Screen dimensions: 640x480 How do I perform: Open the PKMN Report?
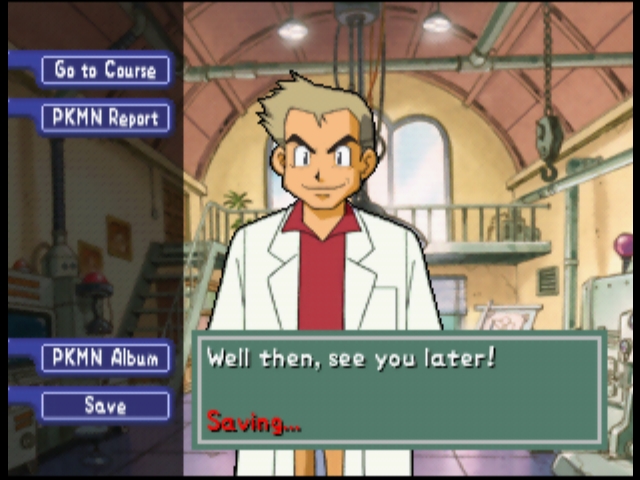(x=105, y=118)
